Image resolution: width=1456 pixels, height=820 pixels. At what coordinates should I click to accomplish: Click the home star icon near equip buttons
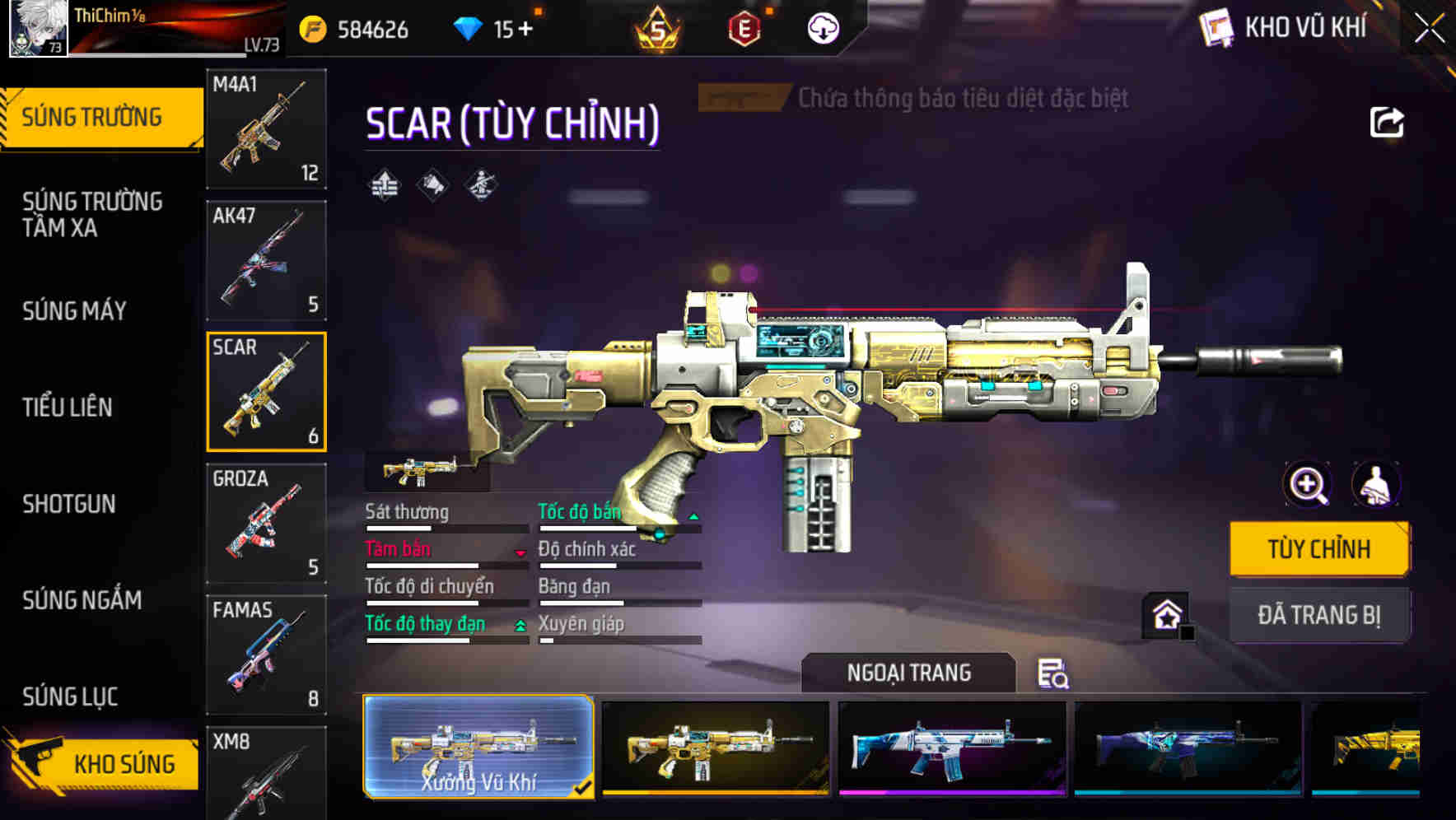click(1166, 613)
